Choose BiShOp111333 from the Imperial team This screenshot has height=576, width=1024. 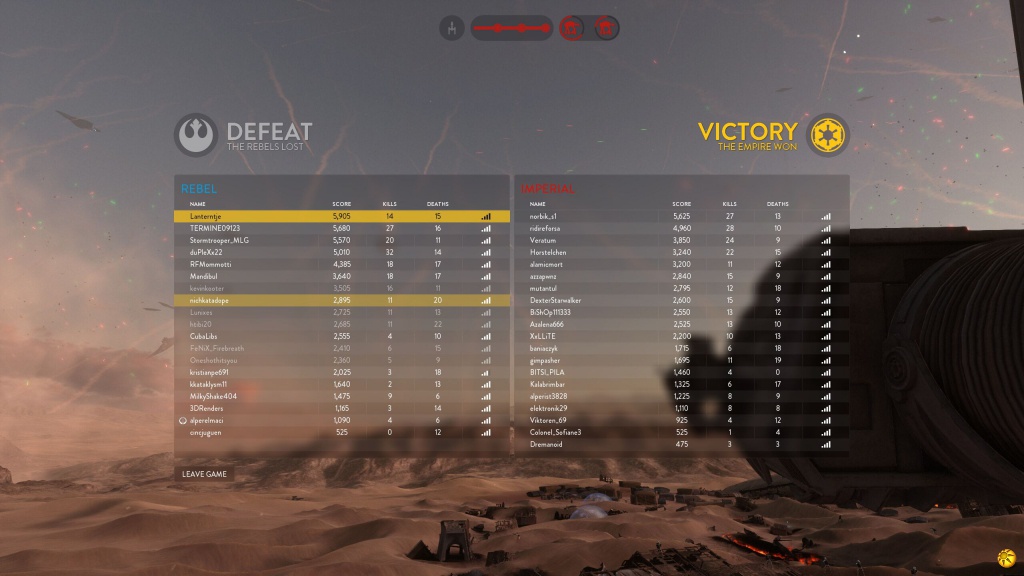681,312
